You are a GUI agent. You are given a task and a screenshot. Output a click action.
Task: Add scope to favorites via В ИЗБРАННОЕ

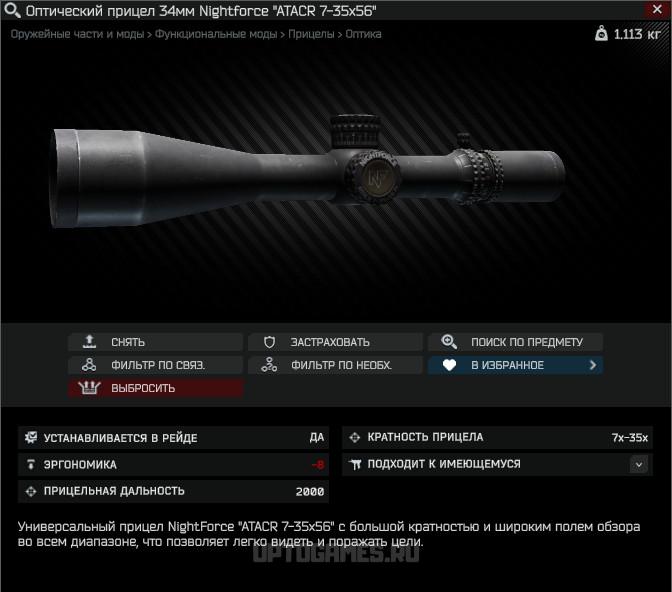tap(515, 365)
